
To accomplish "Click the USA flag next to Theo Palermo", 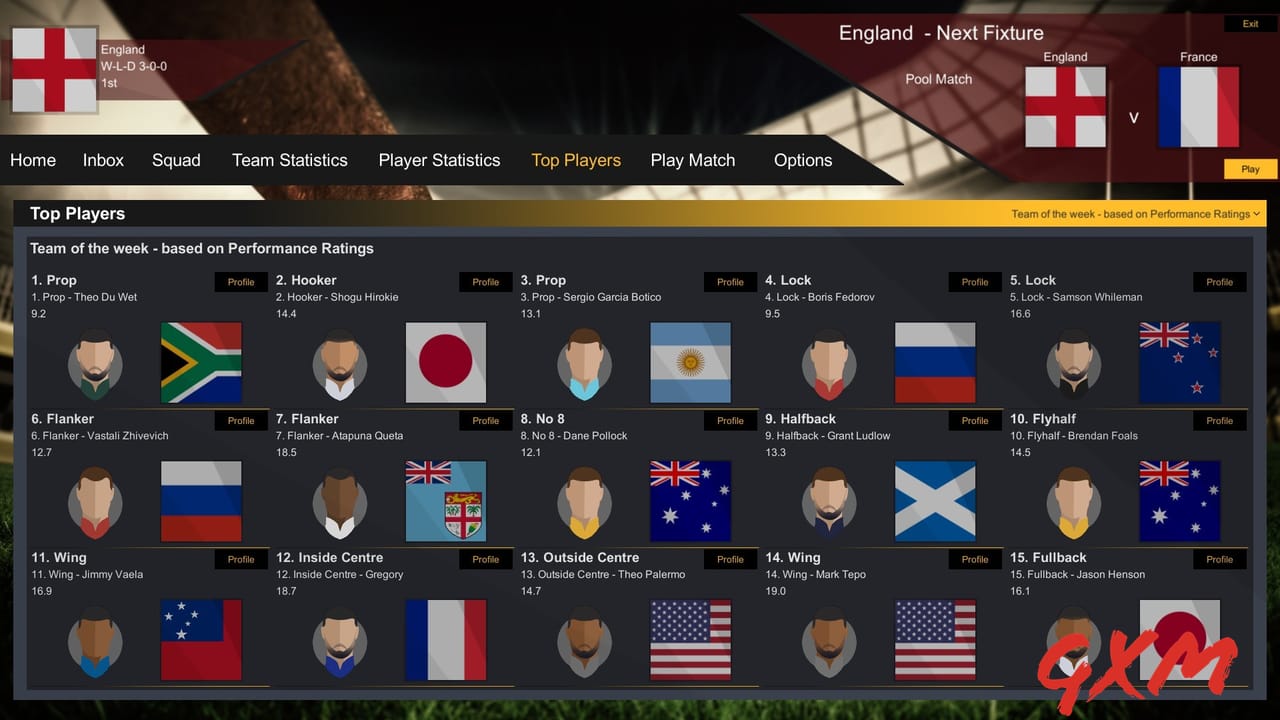I will pyautogui.click(x=690, y=640).
